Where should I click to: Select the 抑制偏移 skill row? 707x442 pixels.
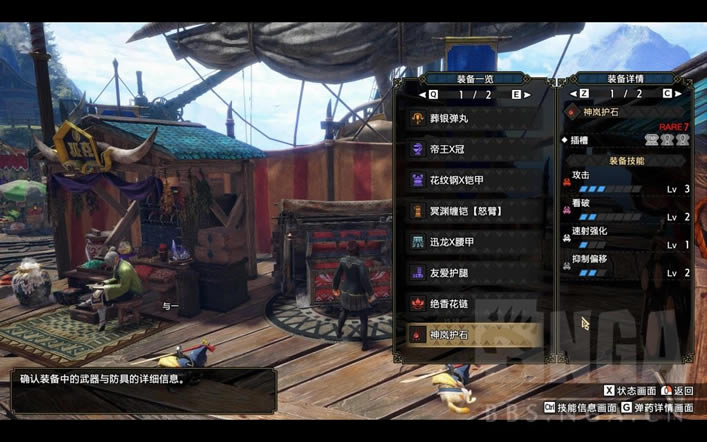[630, 265]
